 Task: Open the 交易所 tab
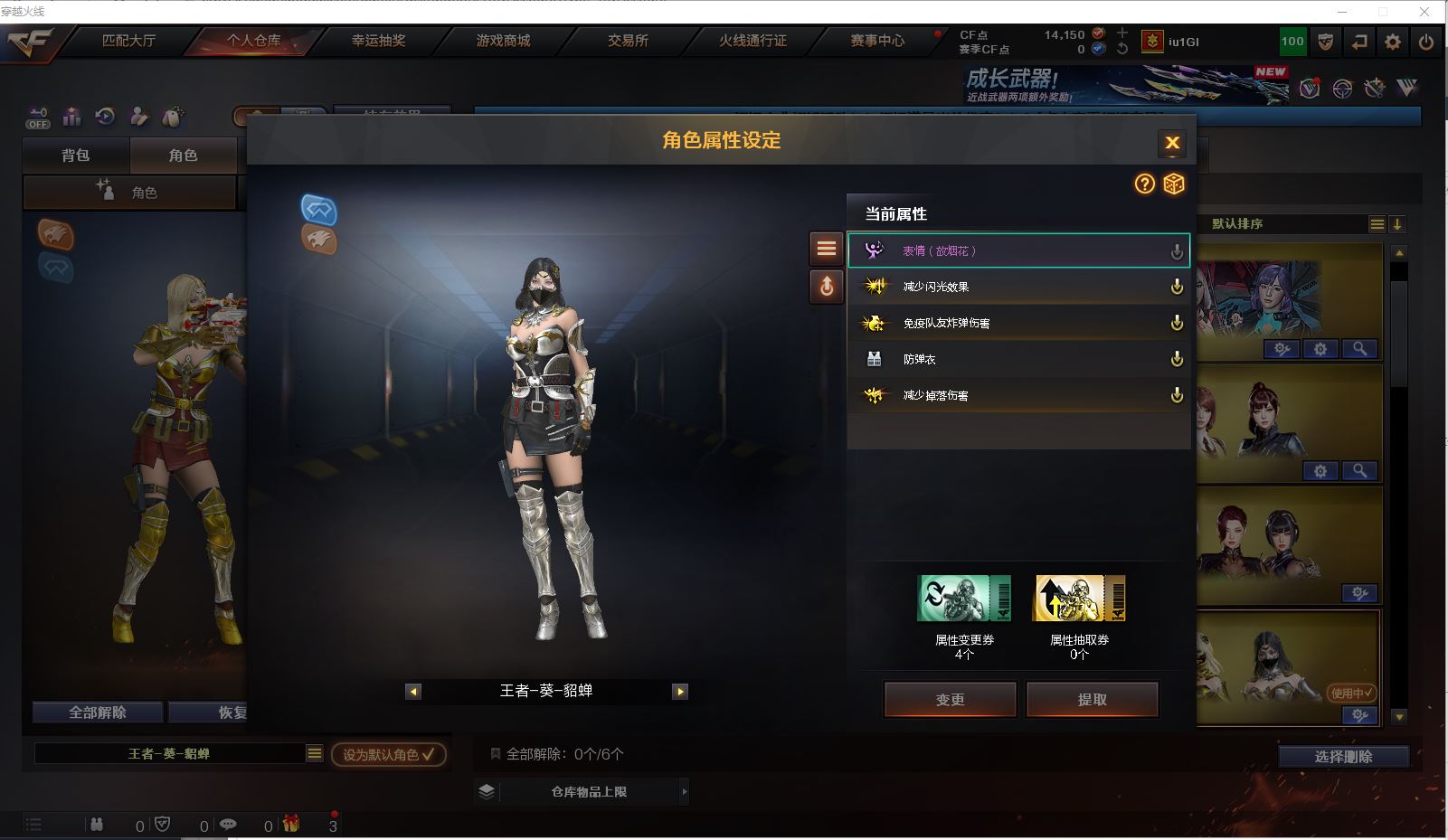628,41
